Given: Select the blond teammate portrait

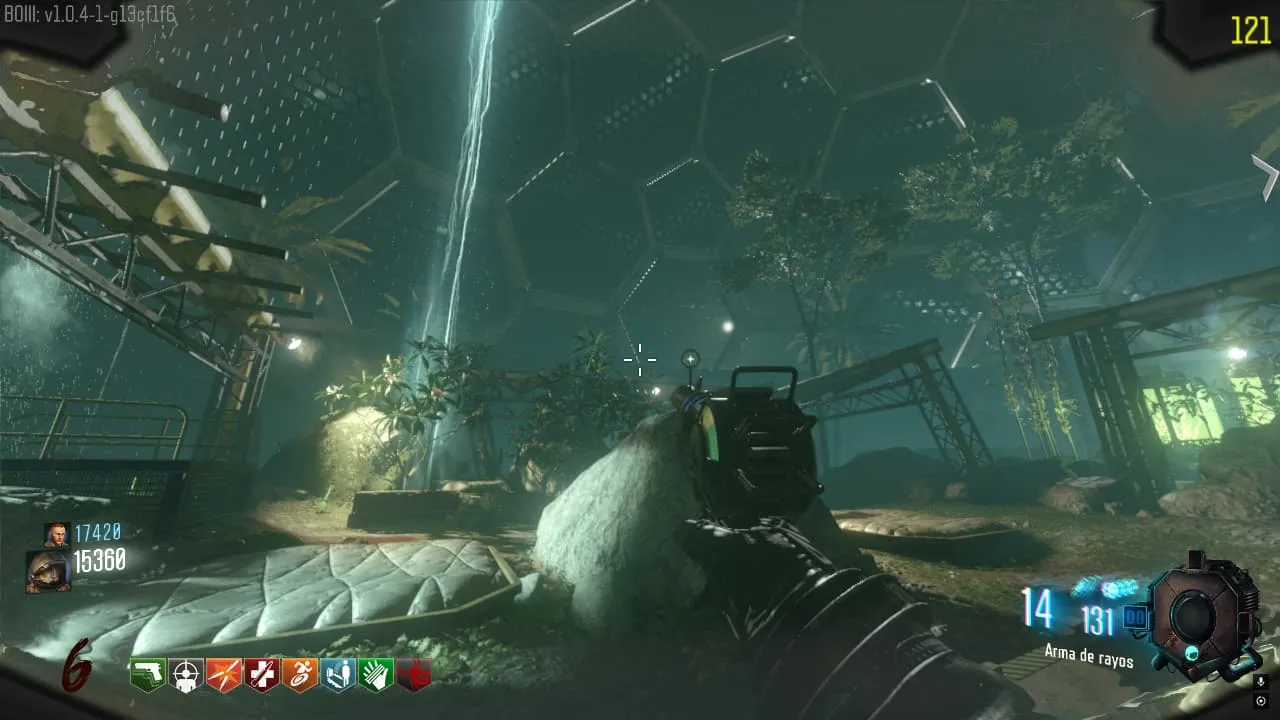Looking at the screenshot, I should pos(56,533).
